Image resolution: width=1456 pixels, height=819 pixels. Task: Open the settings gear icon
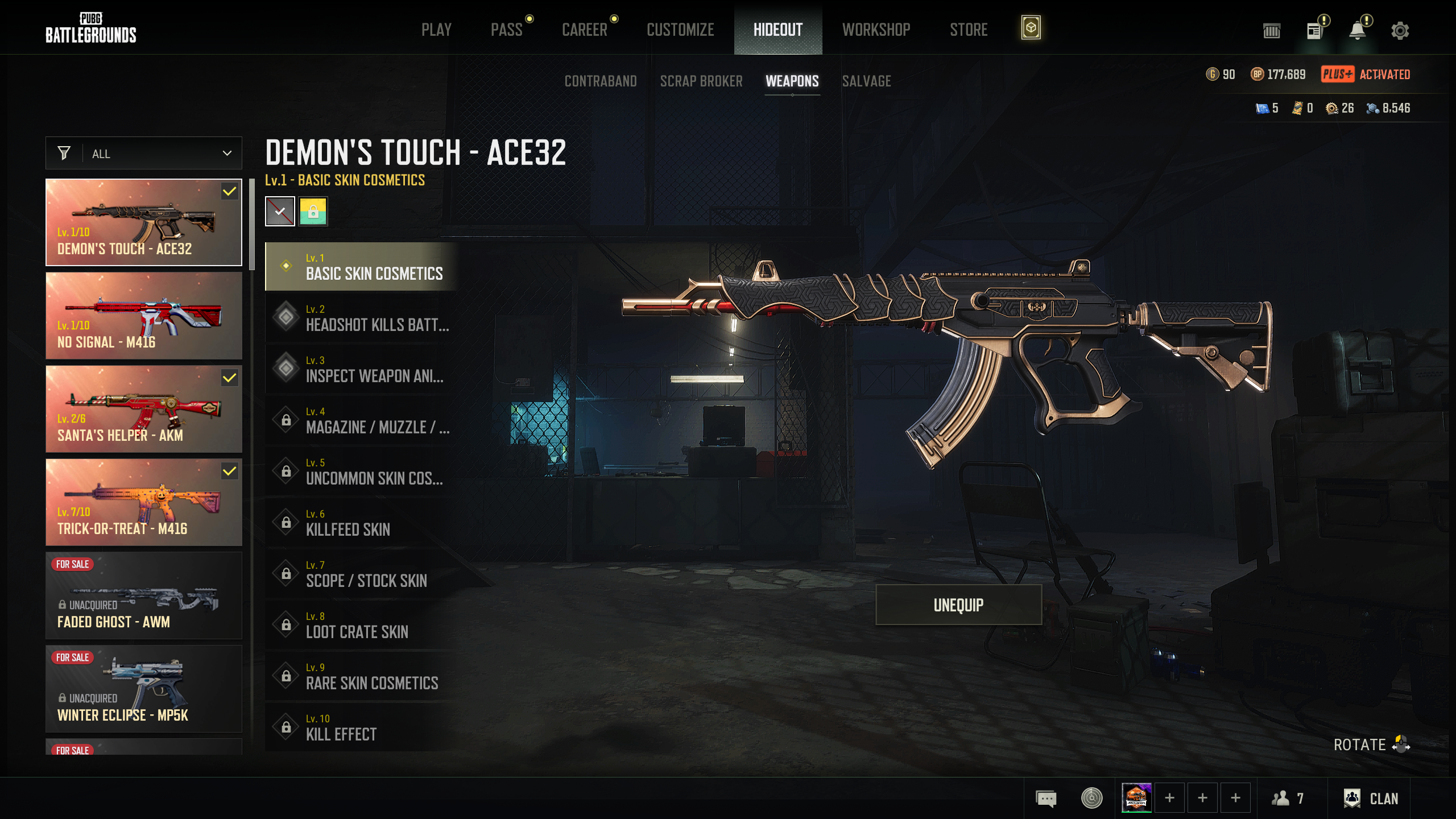1400,31
